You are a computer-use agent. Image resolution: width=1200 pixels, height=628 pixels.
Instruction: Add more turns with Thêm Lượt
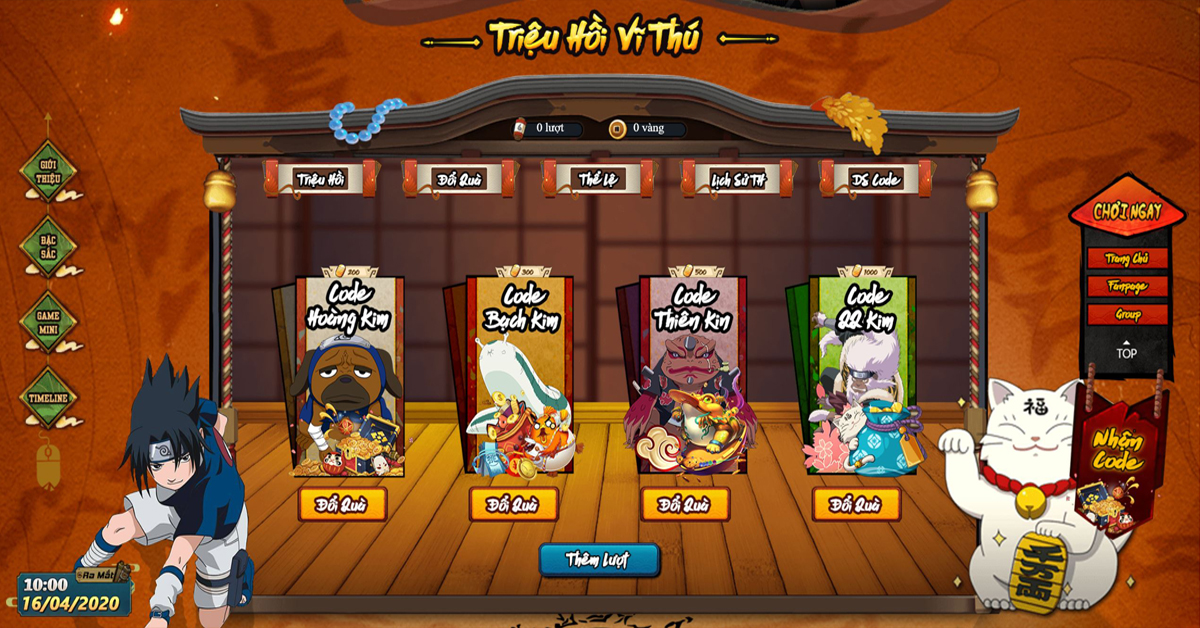pos(598,559)
